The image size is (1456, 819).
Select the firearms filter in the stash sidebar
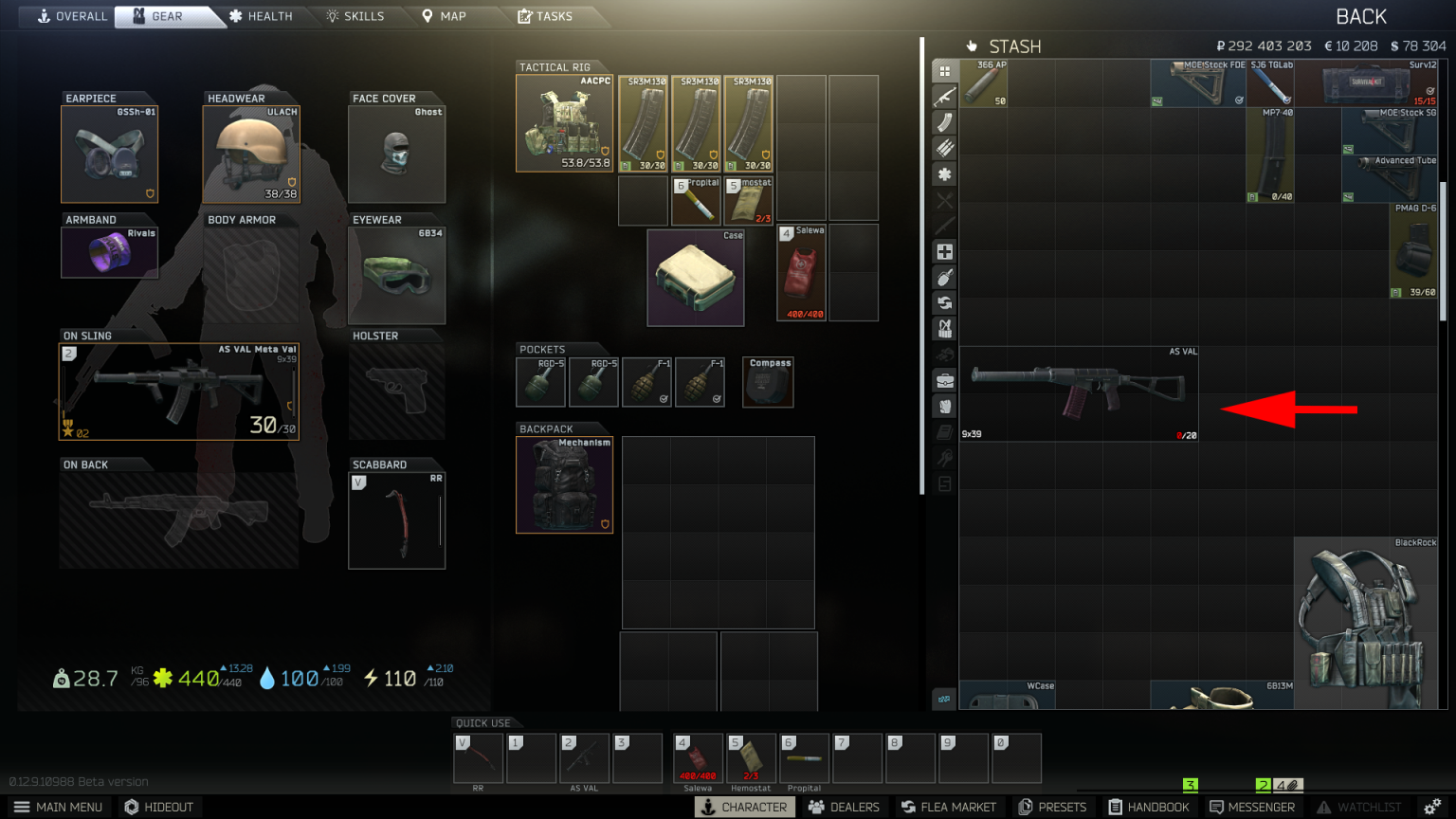pos(944,96)
